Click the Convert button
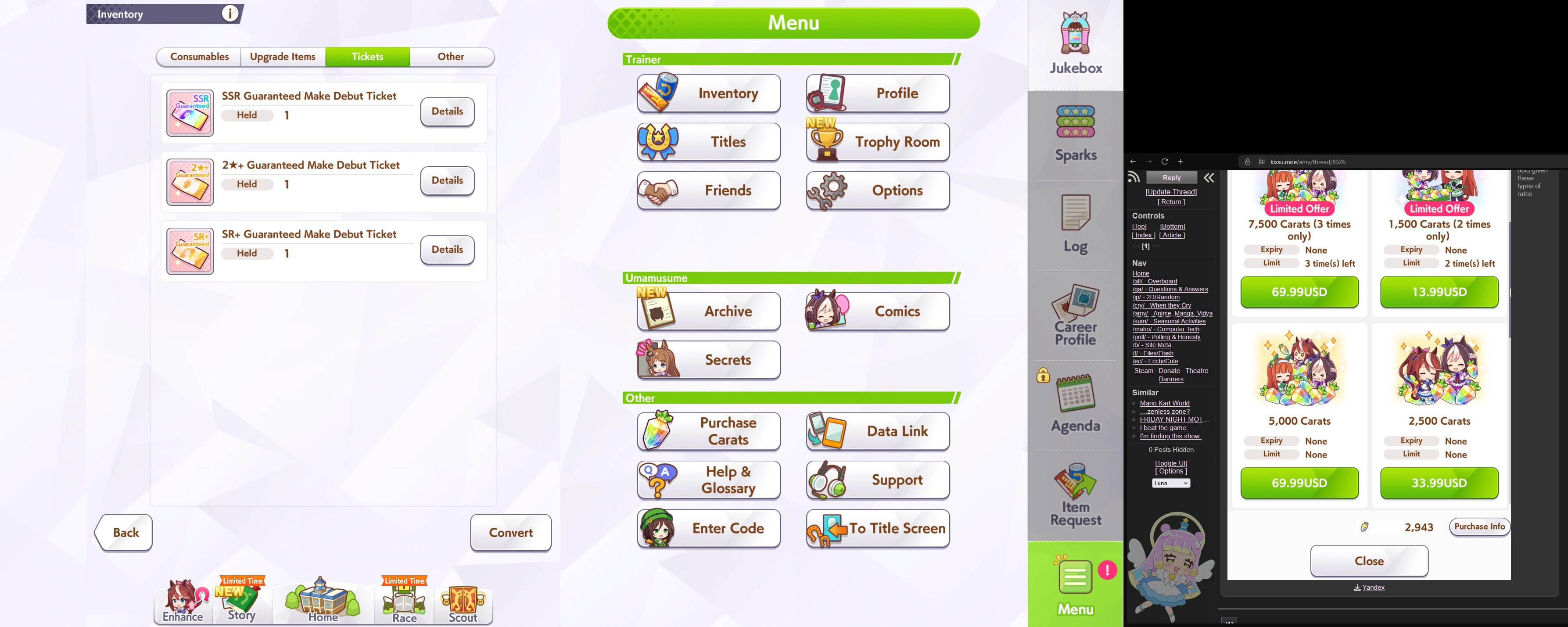The width and height of the screenshot is (1568, 627). click(x=511, y=533)
